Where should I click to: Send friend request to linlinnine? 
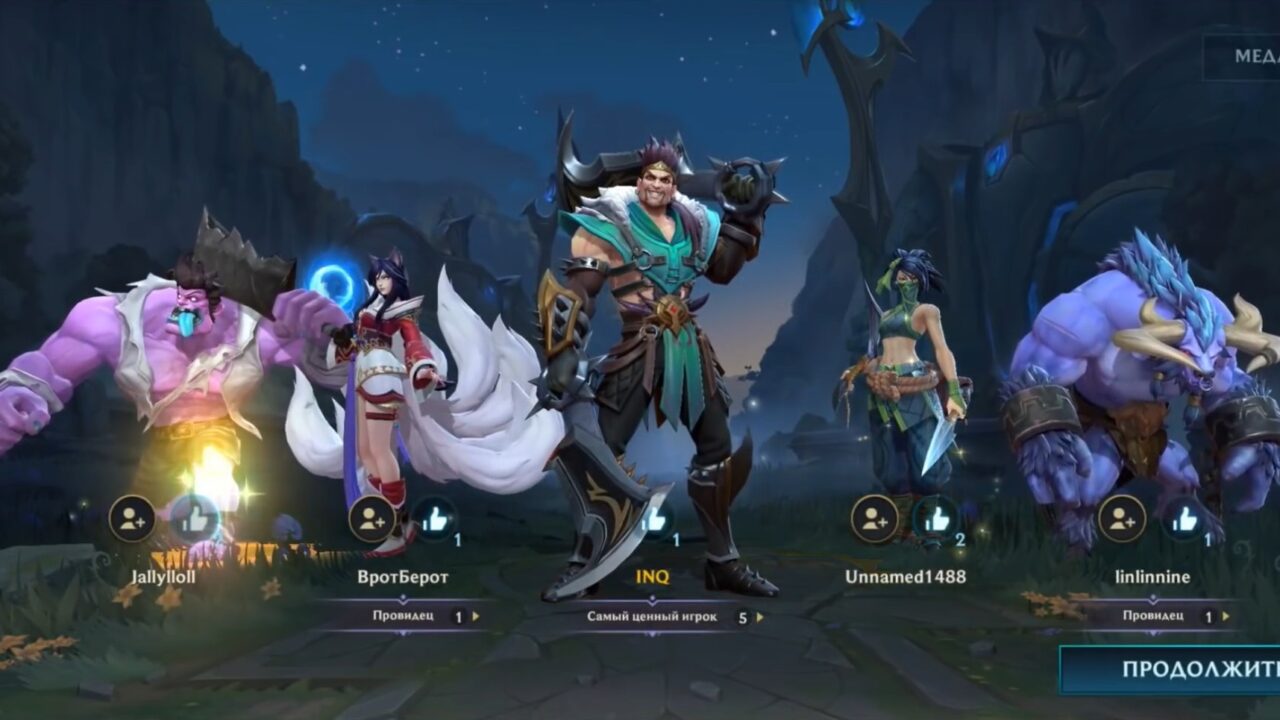1122,519
